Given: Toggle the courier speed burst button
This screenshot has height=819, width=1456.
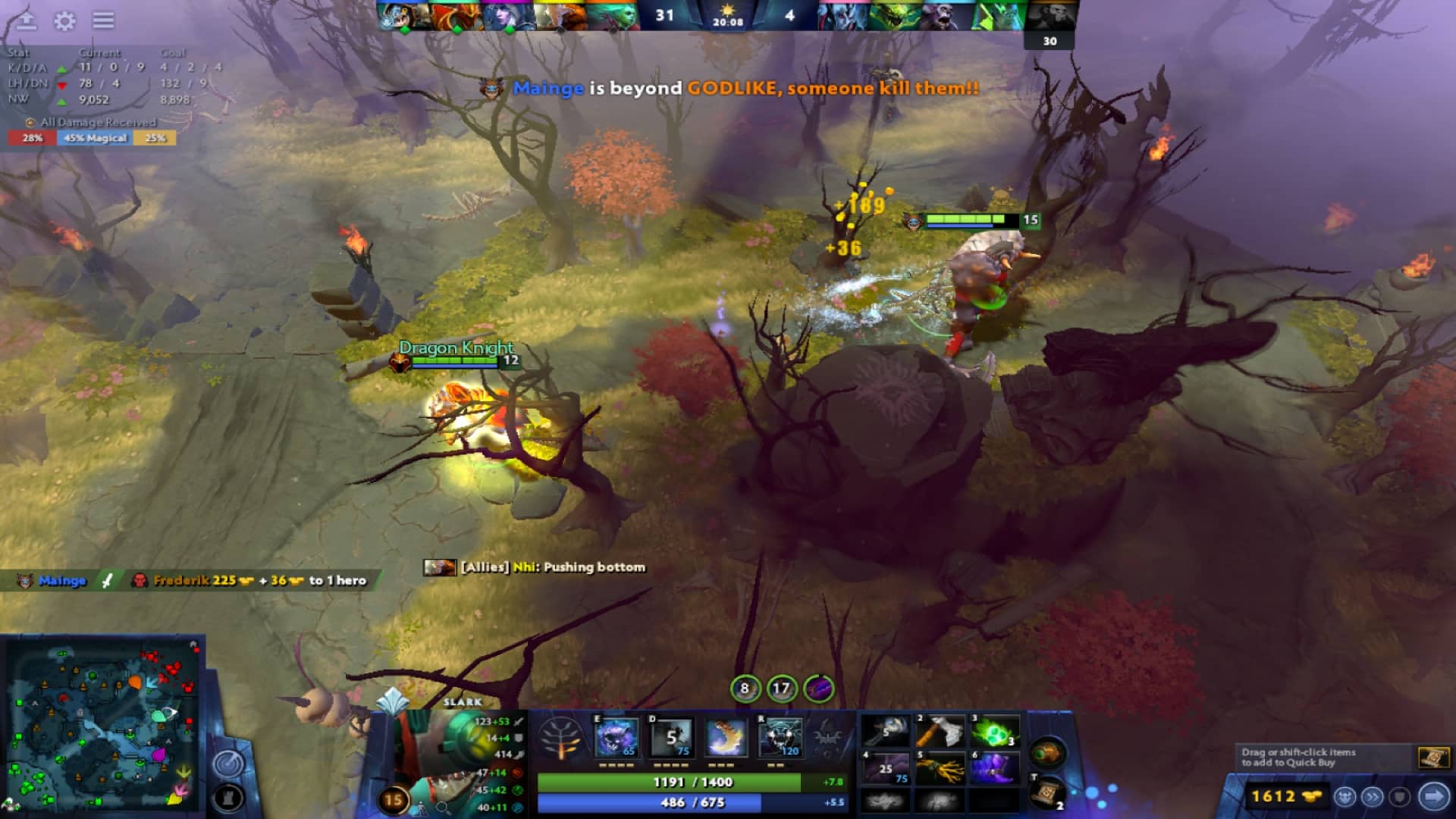Looking at the screenshot, I should [1373, 797].
